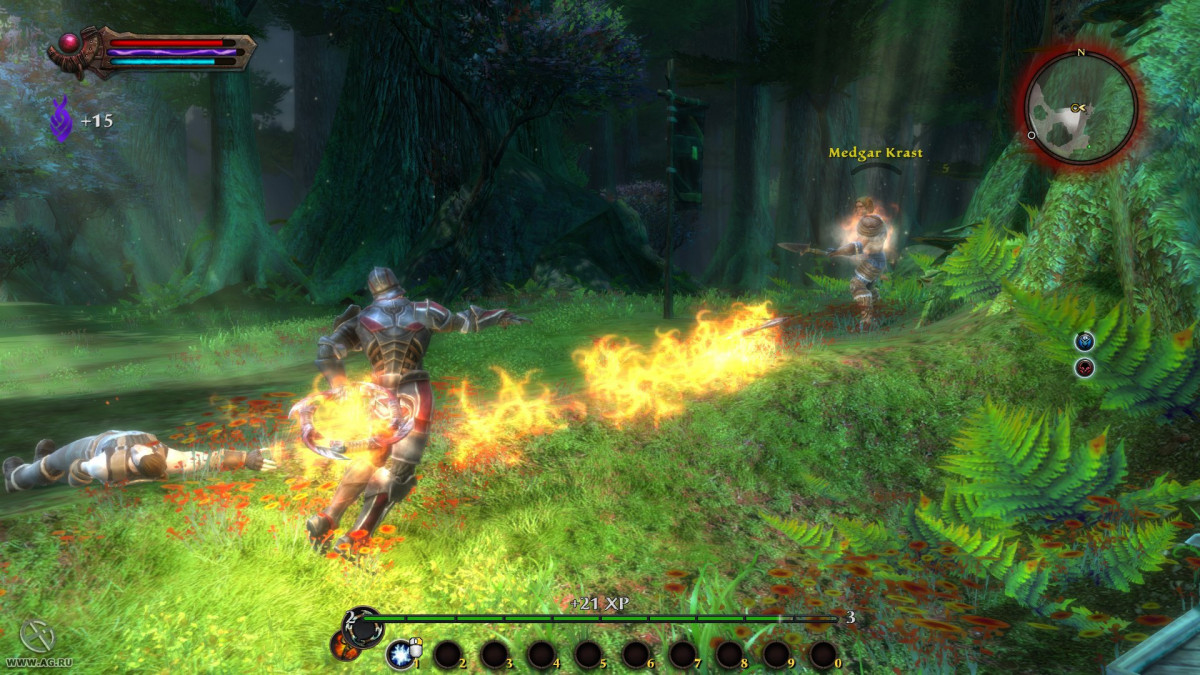Select the equipped chakrams weapon icon
The width and height of the screenshot is (1200, 675).
(x=361, y=626)
